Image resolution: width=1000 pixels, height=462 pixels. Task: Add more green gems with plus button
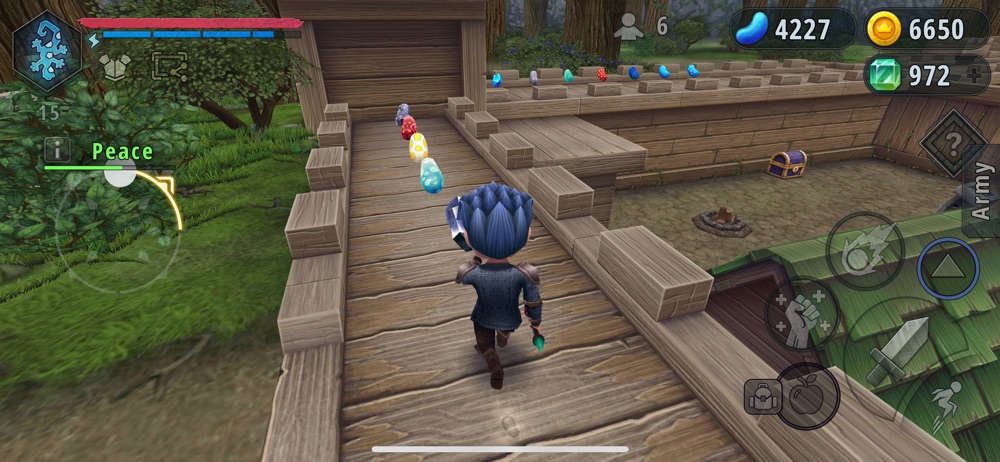click(976, 76)
